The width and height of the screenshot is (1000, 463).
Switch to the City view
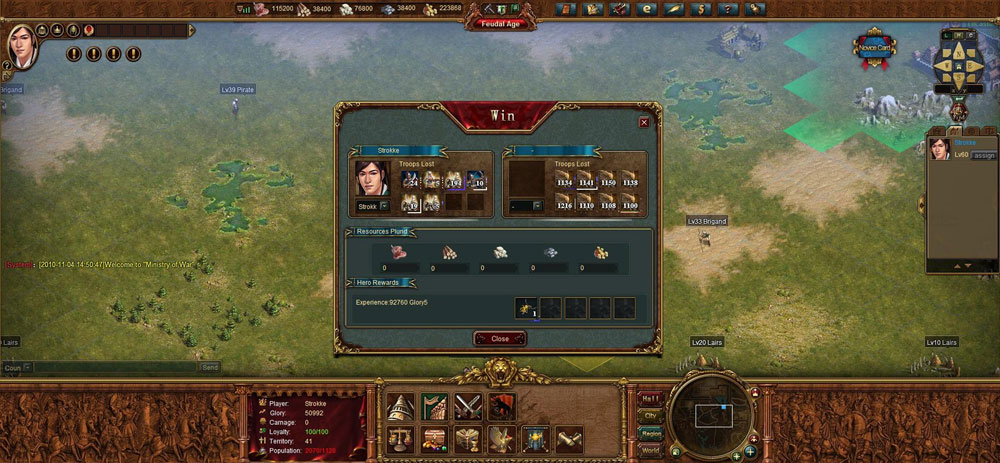tap(649, 415)
